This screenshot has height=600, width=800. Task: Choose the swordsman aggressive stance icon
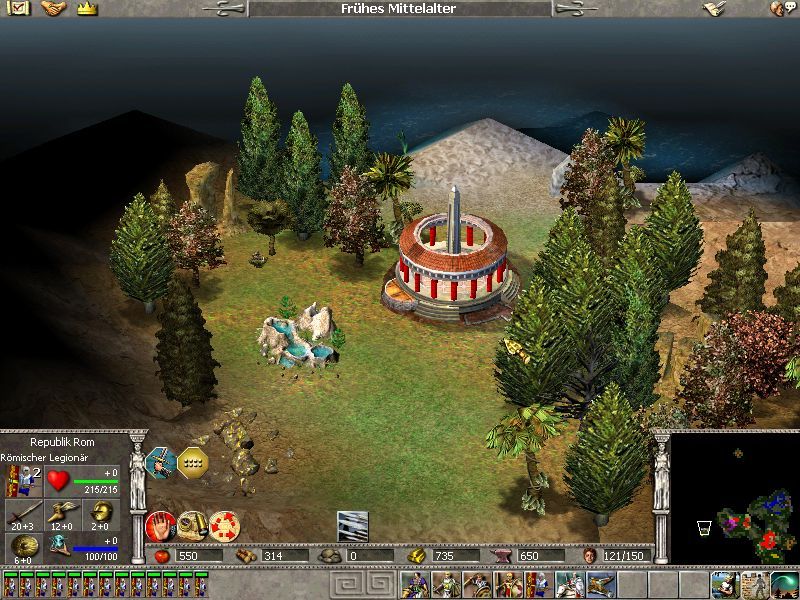pyautogui.click(x=161, y=462)
